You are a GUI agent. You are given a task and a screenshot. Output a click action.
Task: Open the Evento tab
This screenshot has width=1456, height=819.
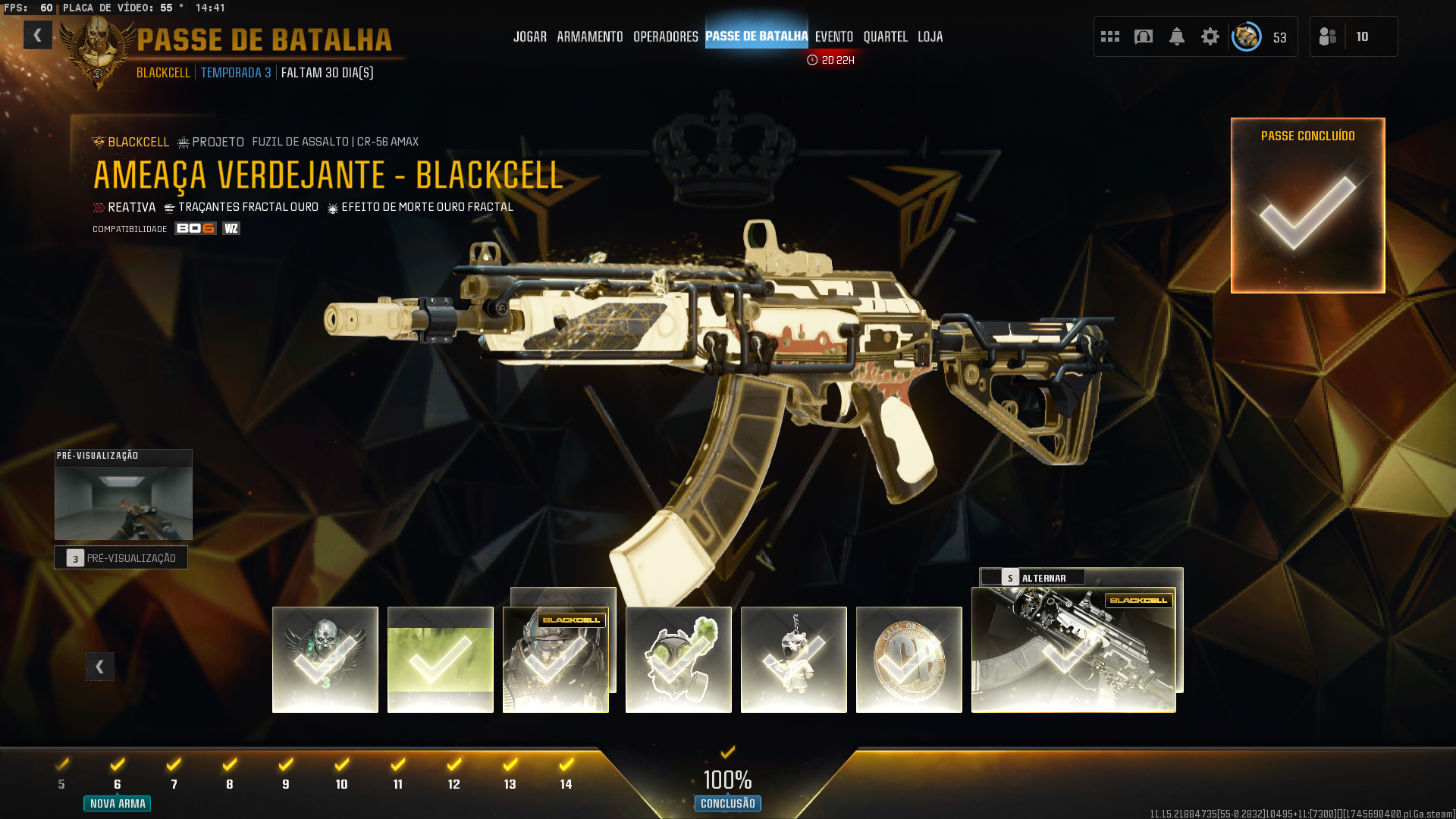(x=833, y=36)
